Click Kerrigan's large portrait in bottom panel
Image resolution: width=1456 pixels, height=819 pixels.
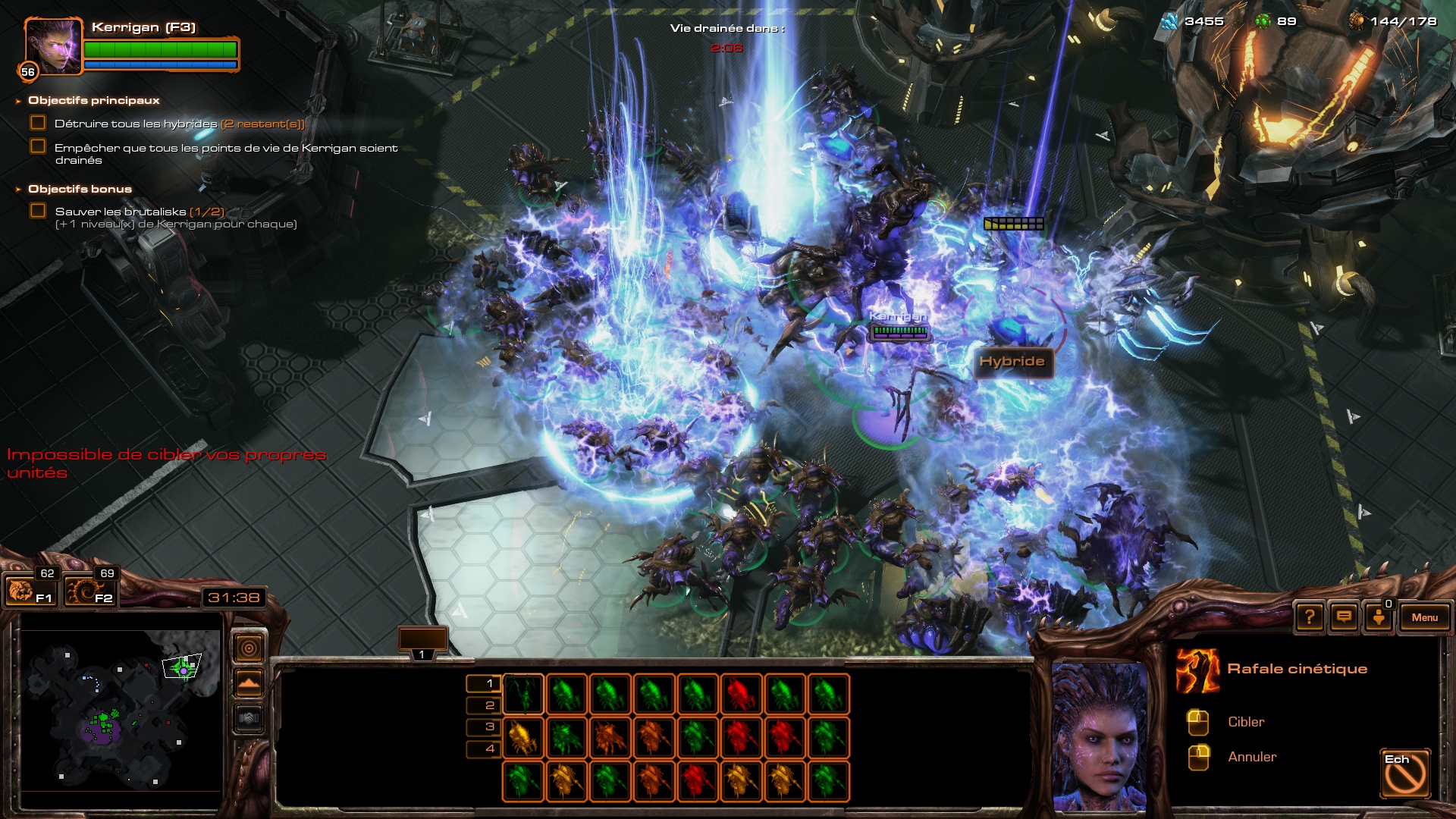point(1100,734)
